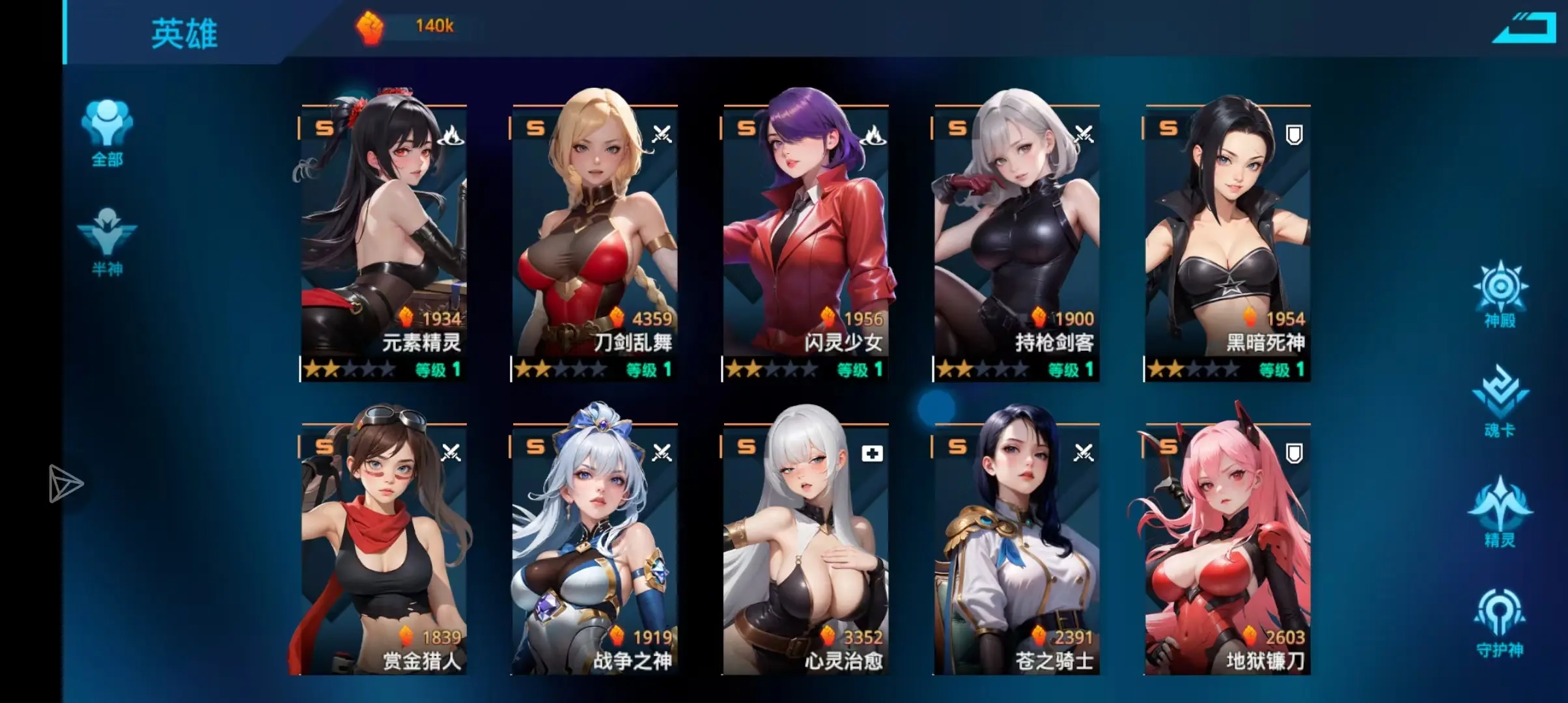Click the 140k power display

click(x=435, y=26)
